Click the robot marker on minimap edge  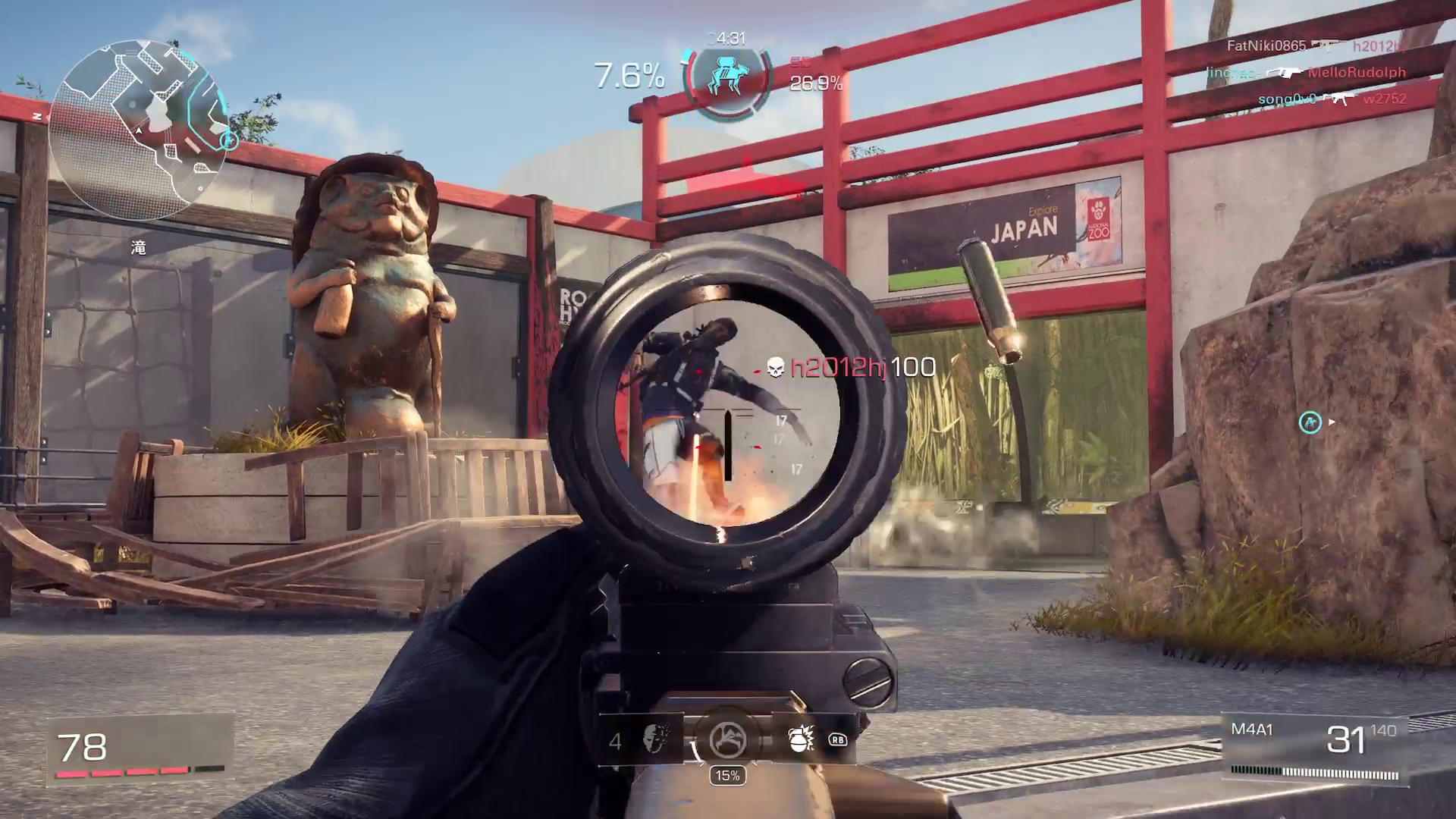coord(228,140)
